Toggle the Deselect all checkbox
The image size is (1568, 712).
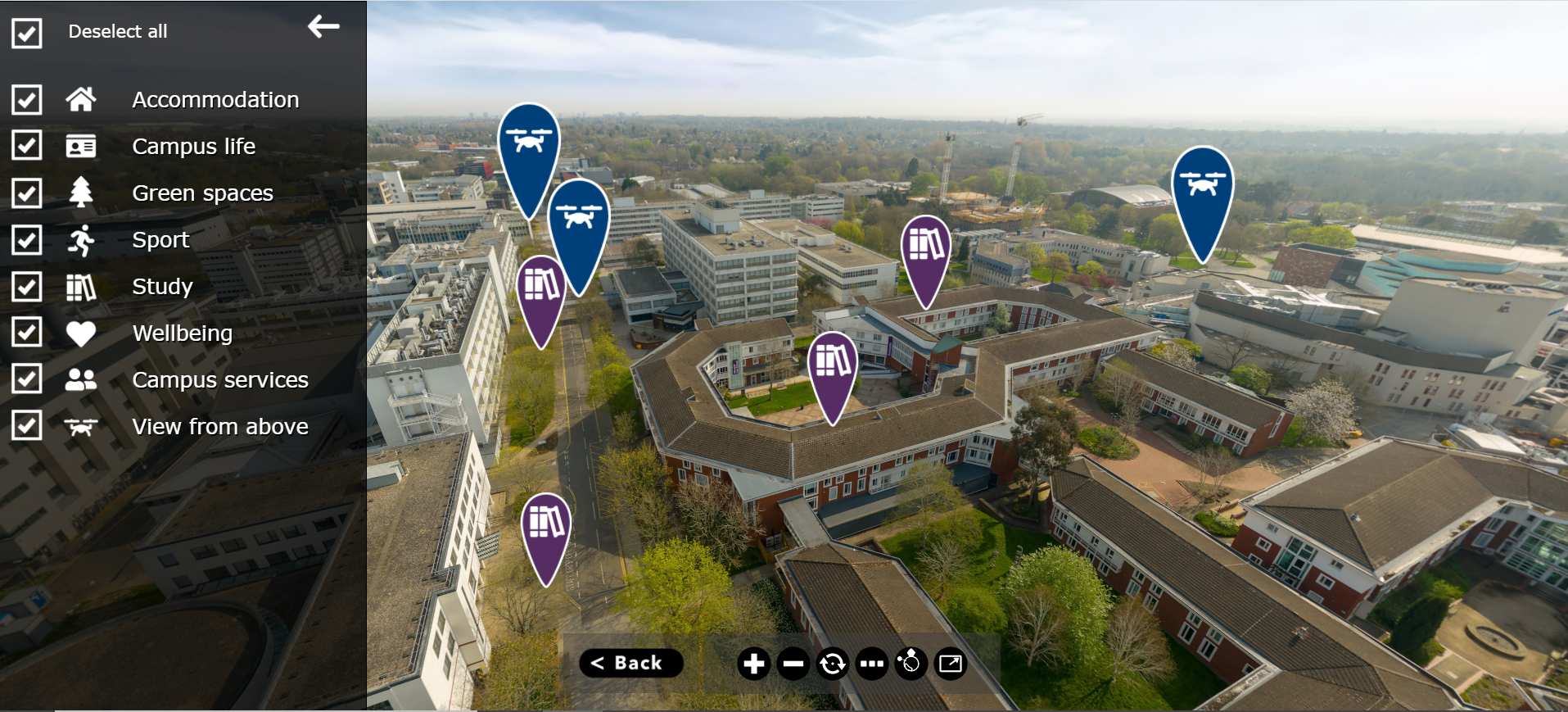(x=27, y=34)
